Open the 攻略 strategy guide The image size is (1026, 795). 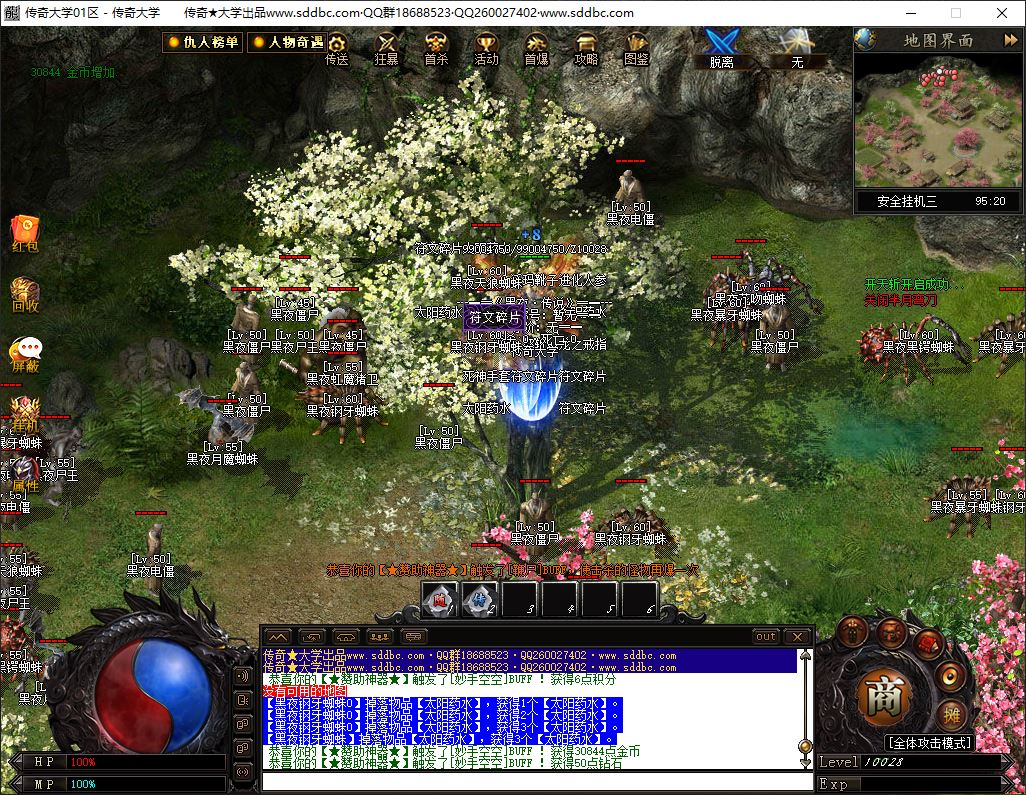click(x=586, y=47)
